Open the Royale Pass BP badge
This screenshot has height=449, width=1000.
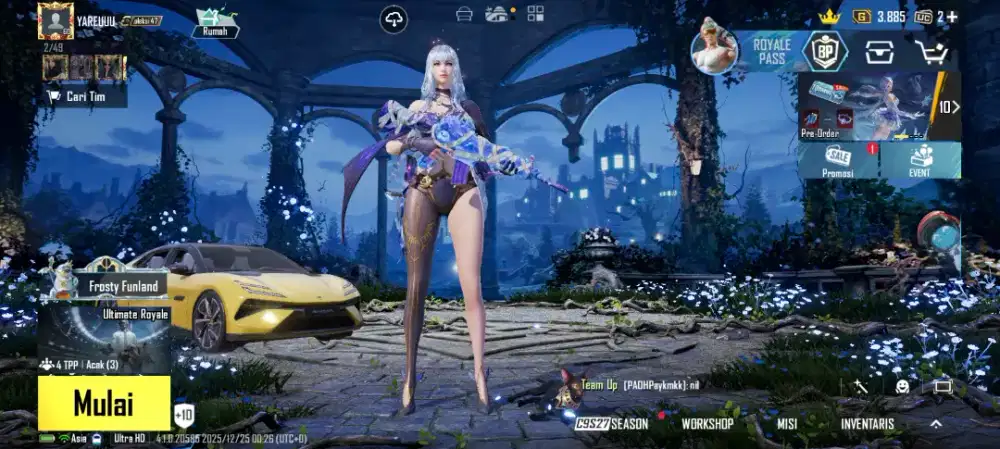coord(825,51)
